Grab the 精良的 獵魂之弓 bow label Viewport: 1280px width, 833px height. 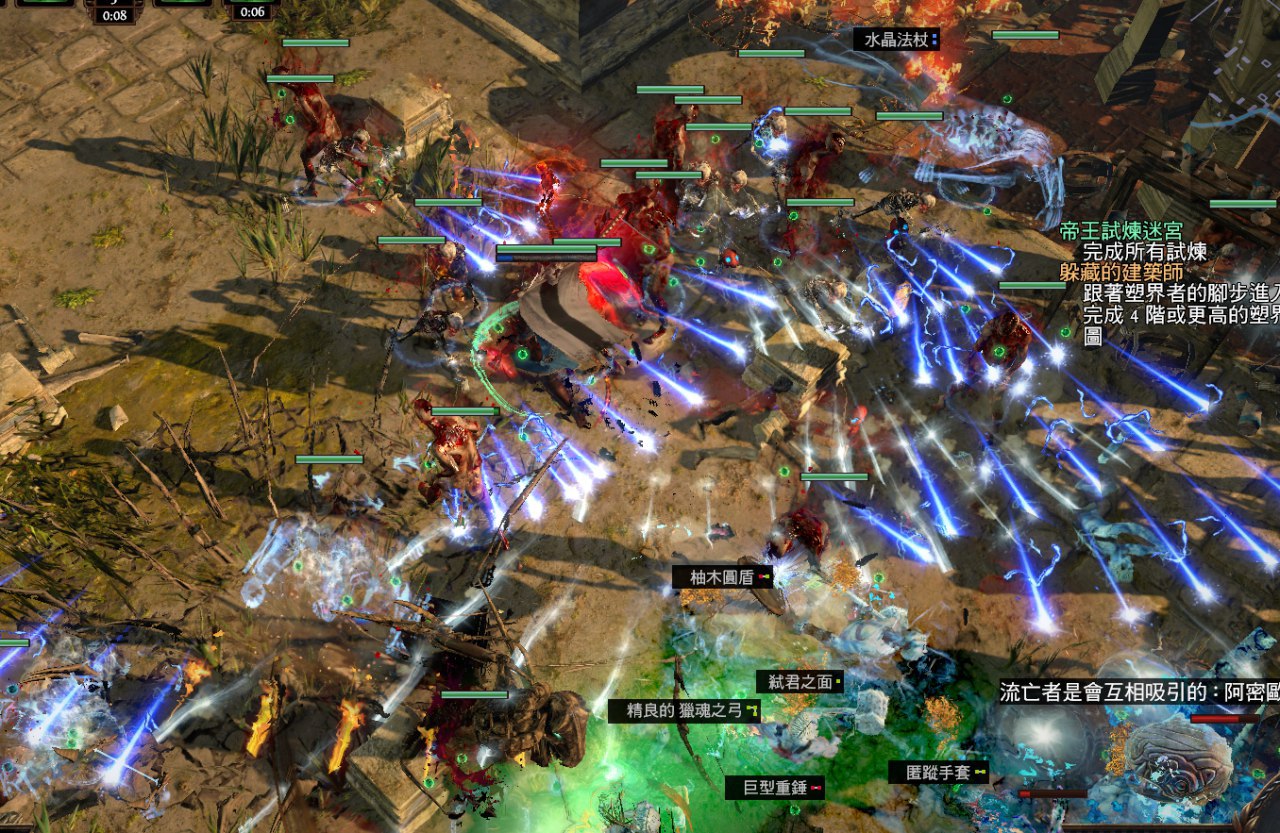(684, 711)
